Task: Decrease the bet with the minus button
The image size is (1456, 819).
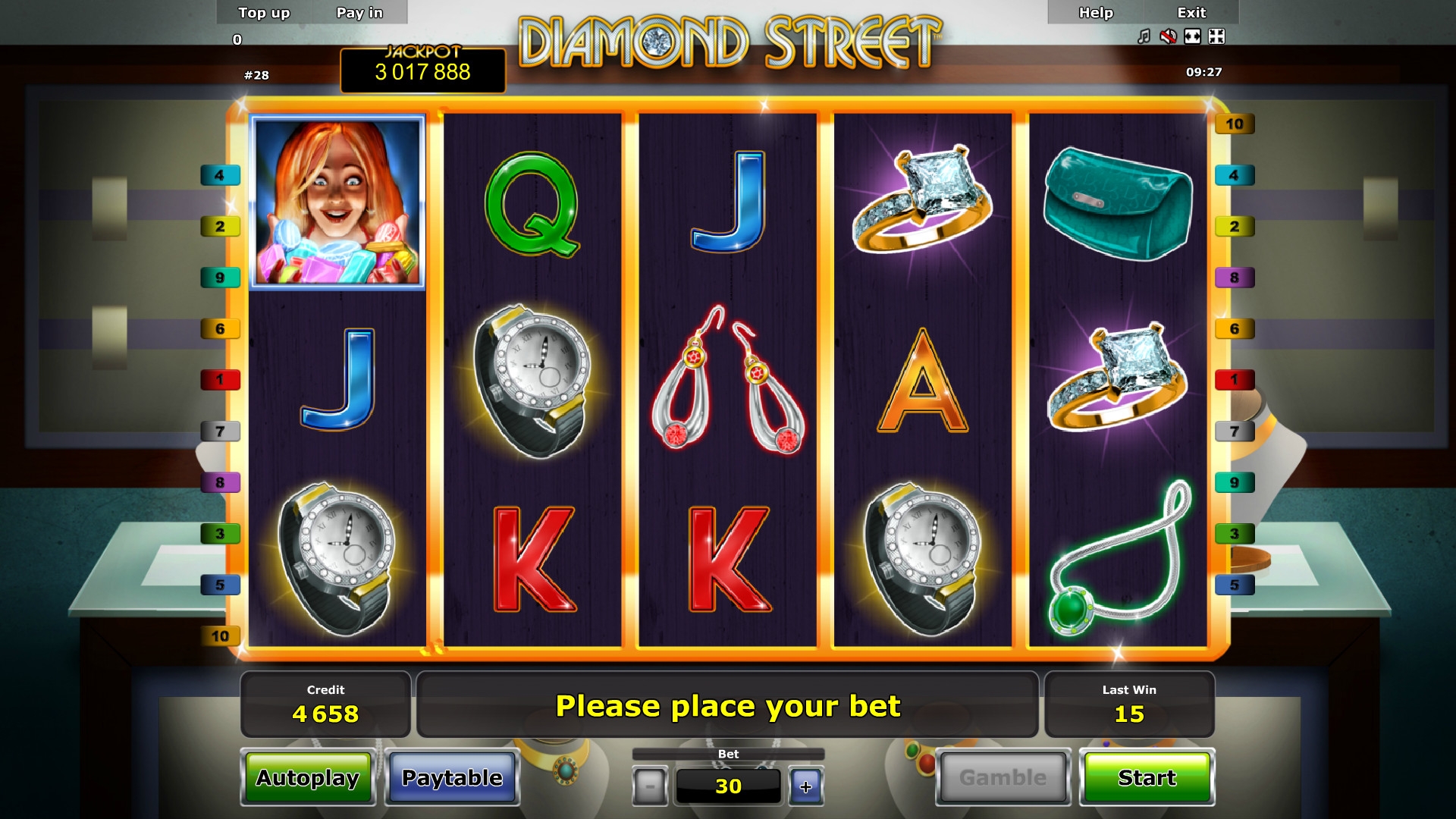Action: [x=650, y=786]
